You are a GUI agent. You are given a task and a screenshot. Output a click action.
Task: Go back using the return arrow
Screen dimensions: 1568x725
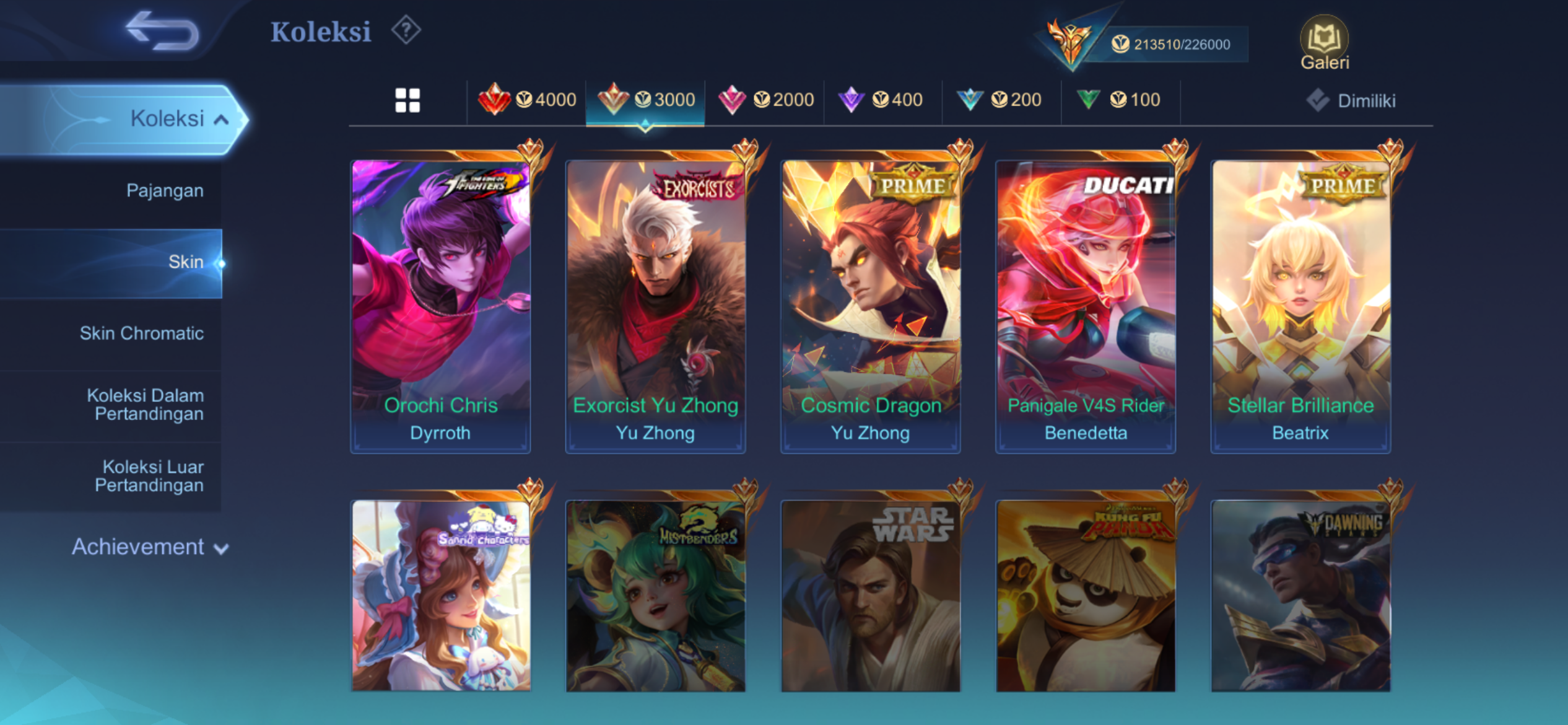162,31
